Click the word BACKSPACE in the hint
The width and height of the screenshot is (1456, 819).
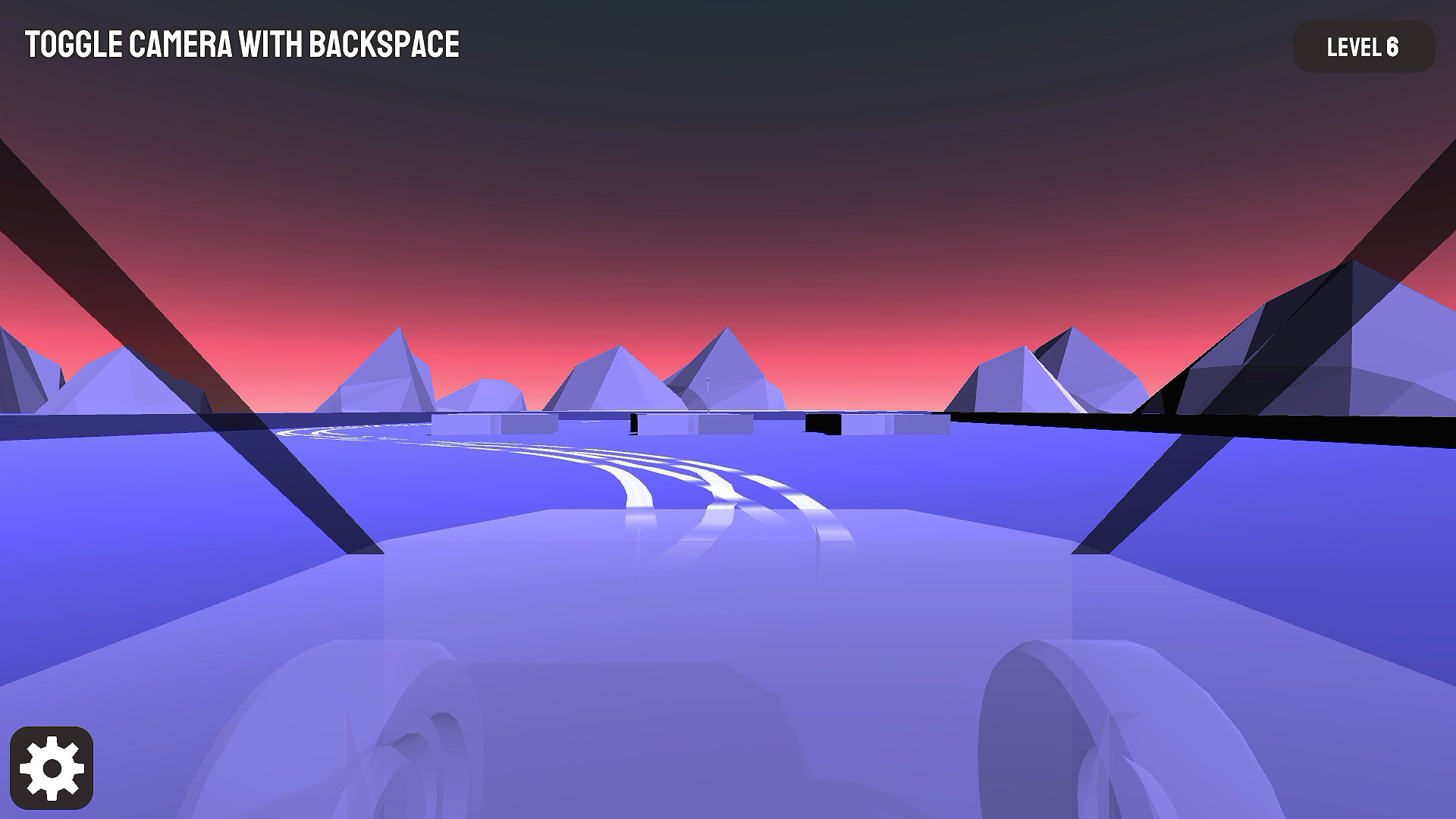pos(385,45)
